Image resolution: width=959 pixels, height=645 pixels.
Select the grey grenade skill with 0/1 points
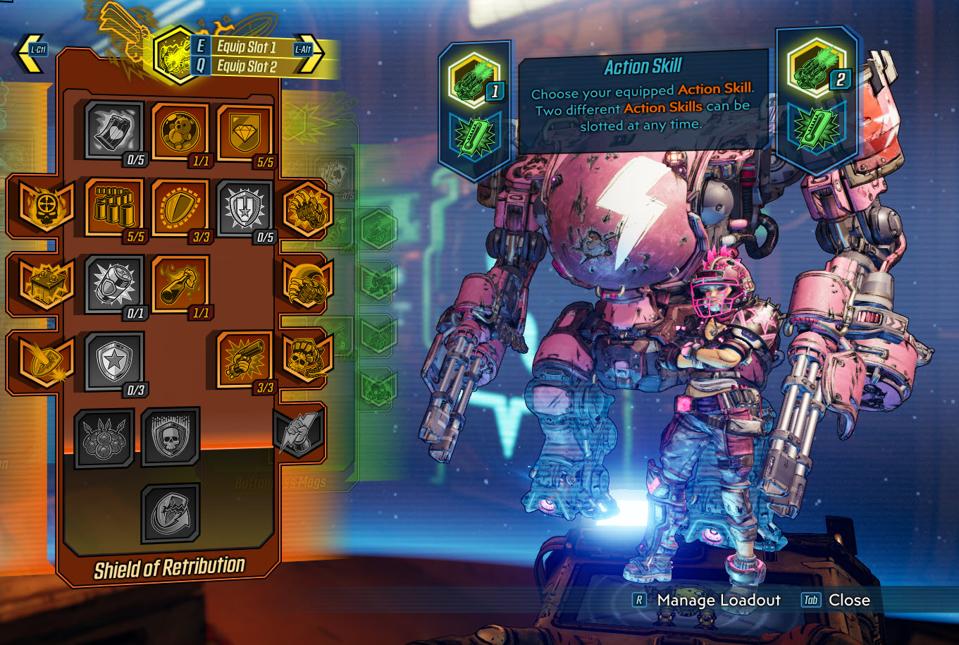pyautogui.click(x=114, y=283)
